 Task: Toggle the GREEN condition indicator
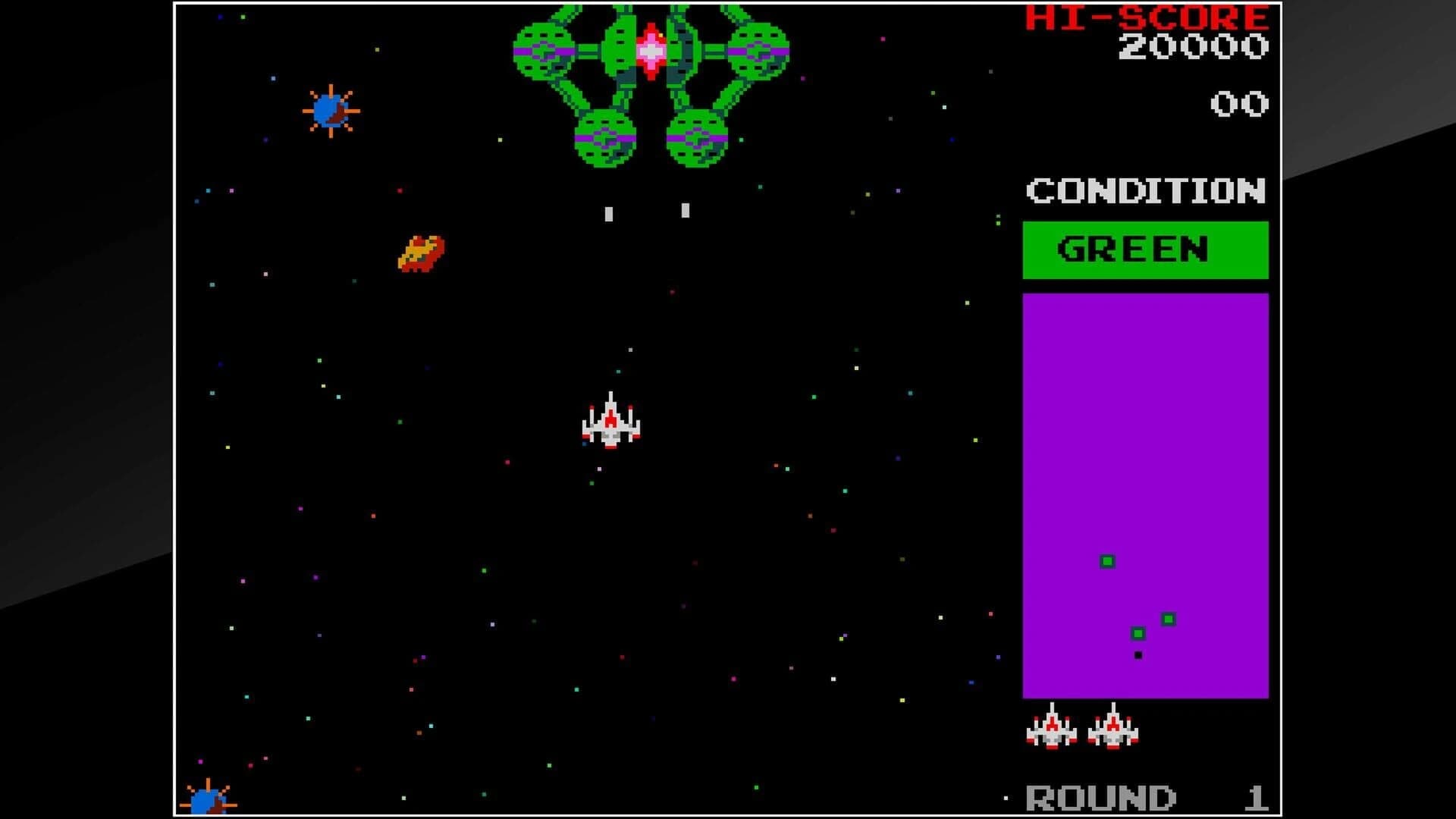pyautogui.click(x=1145, y=248)
